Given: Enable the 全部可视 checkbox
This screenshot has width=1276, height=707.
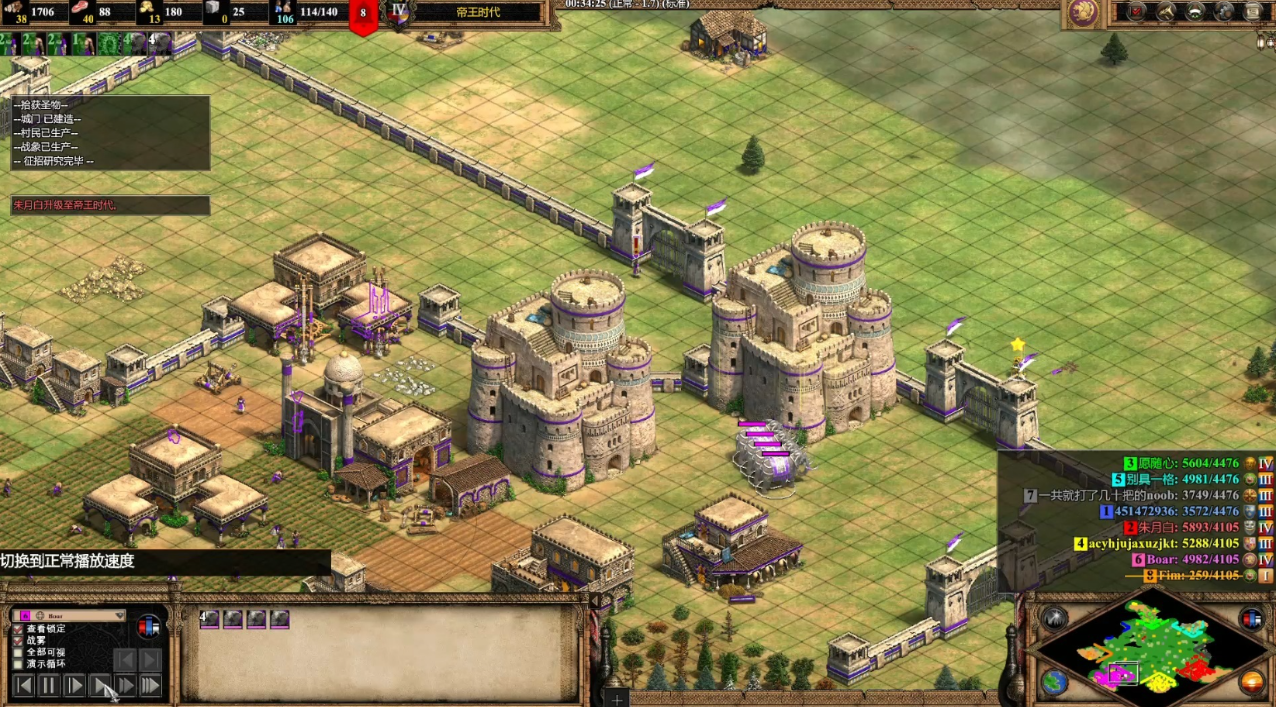Looking at the screenshot, I should pos(17,652).
